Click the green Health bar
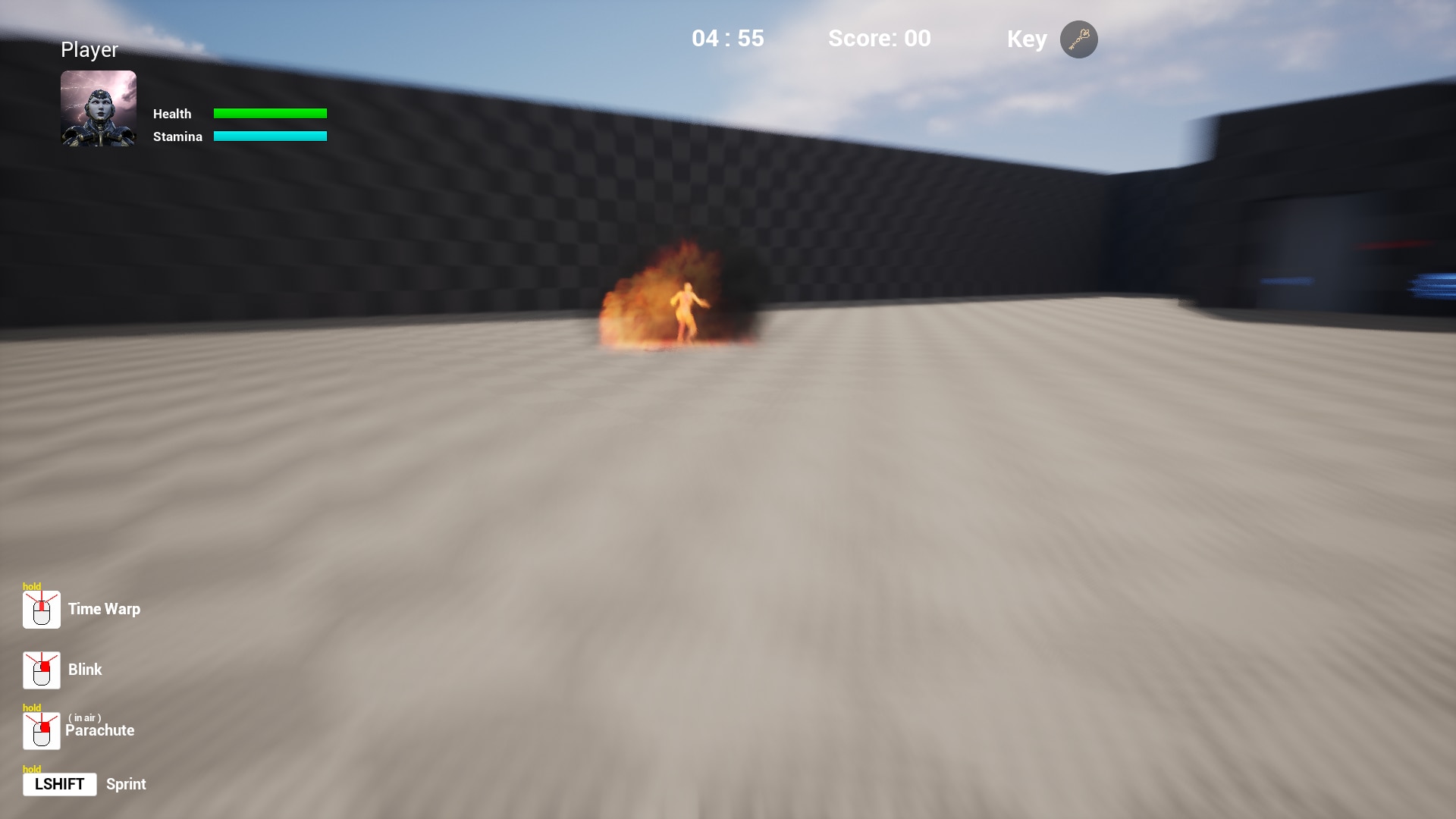The image size is (1456, 819). coord(271,112)
